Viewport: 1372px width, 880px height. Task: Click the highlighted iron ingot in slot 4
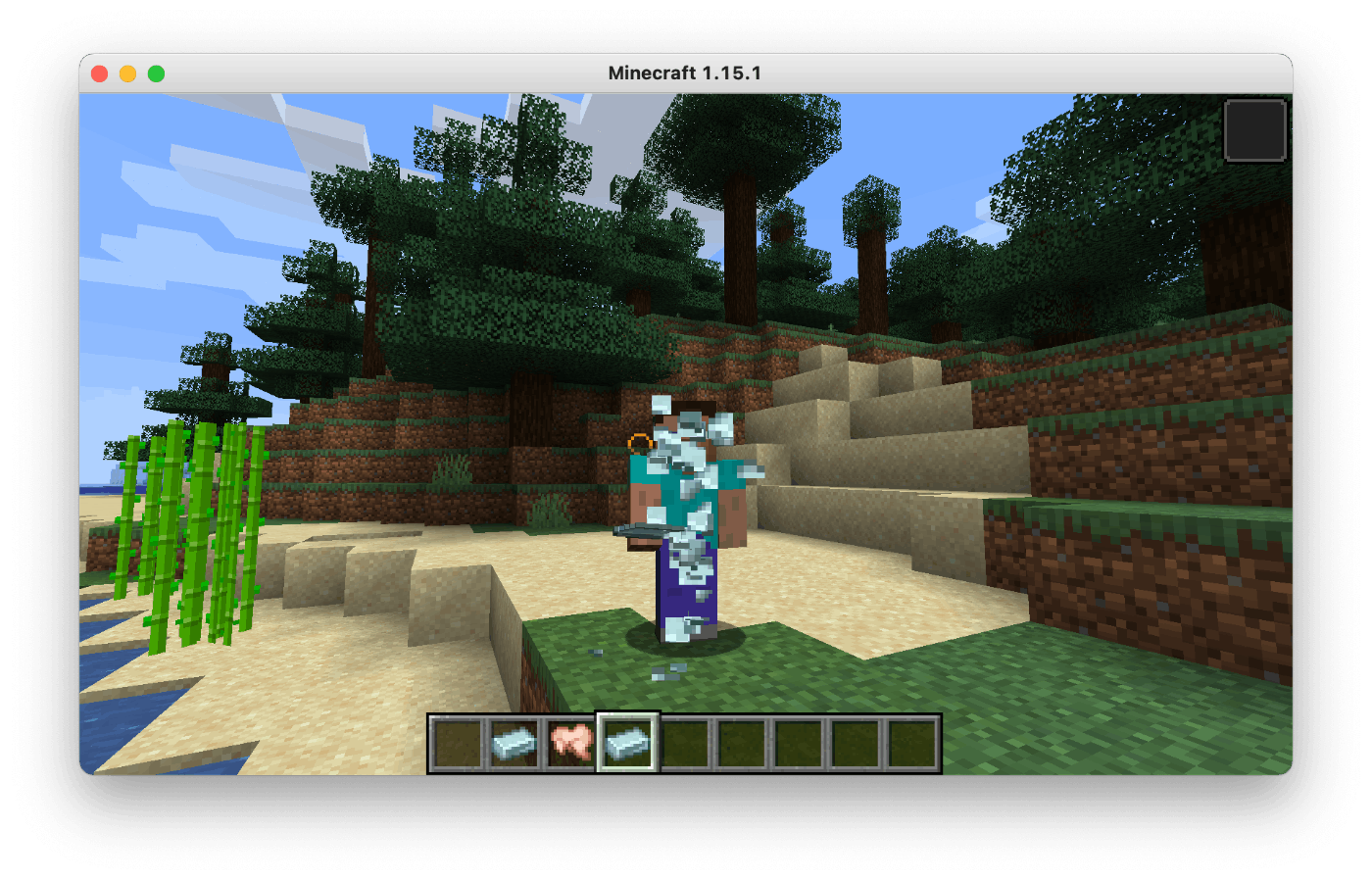click(x=627, y=742)
